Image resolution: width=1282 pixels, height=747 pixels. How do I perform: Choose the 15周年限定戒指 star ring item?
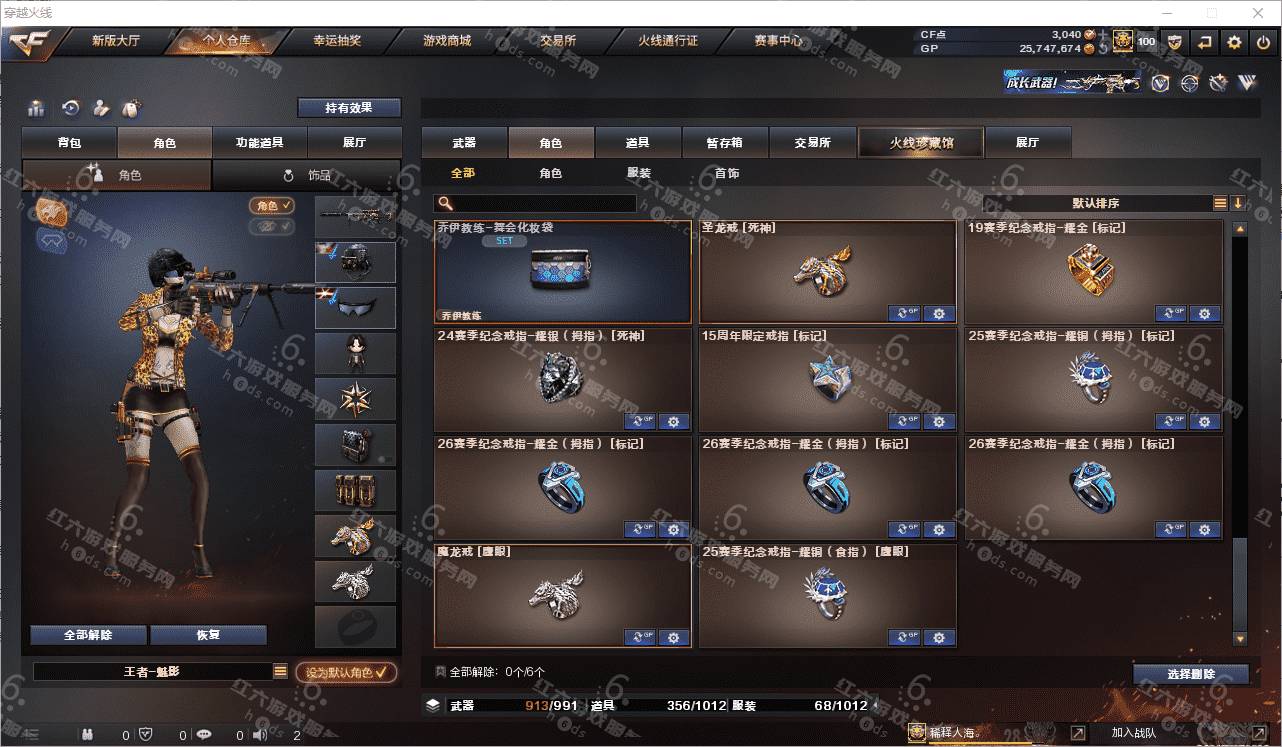[827, 380]
